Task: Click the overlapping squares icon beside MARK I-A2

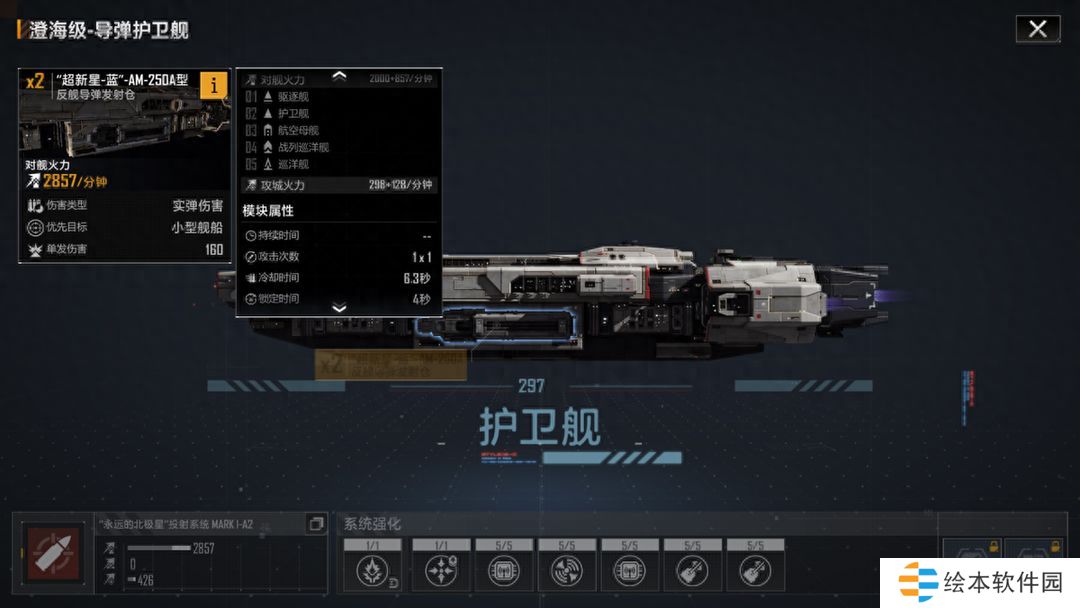Action: [x=316, y=524]
